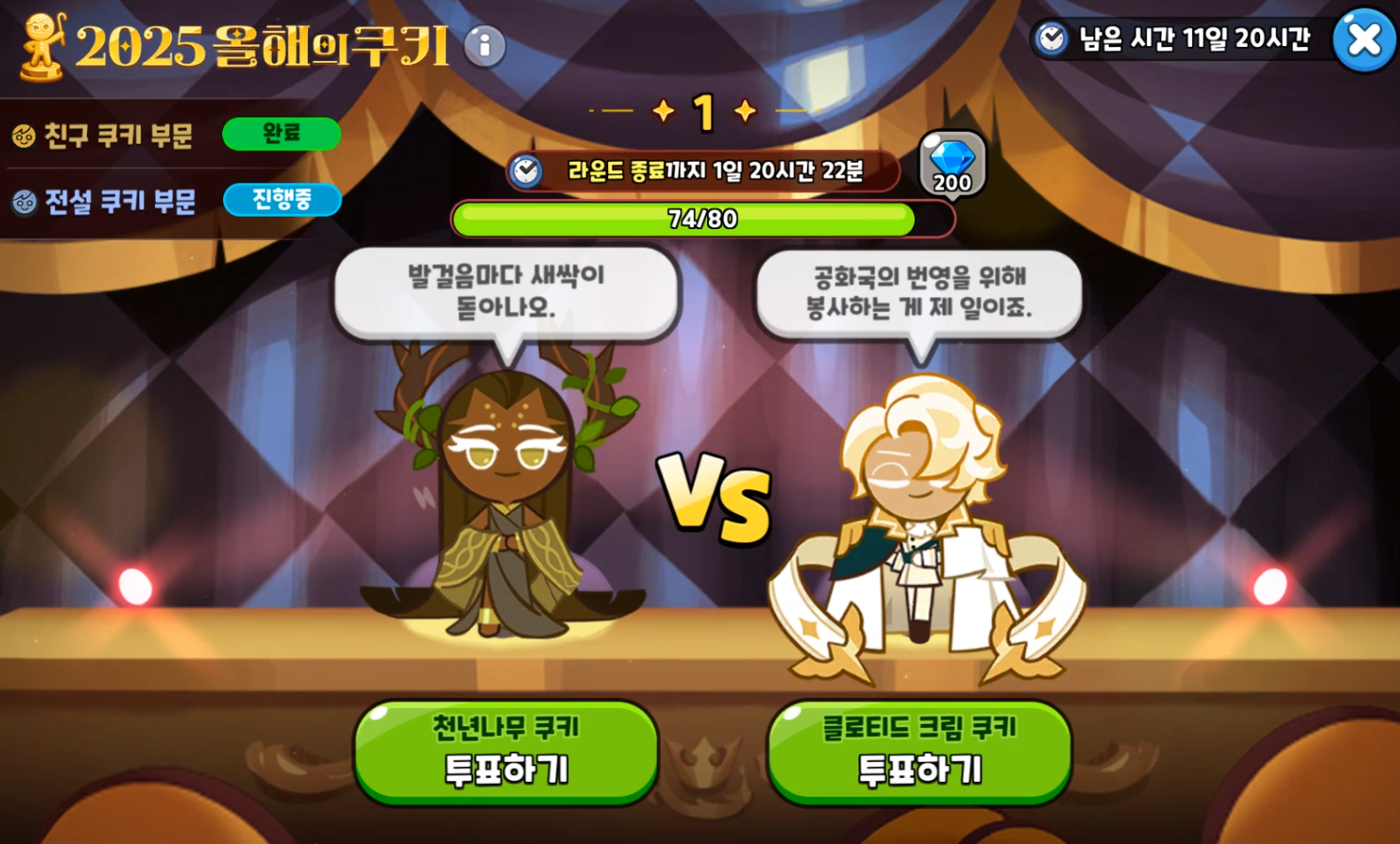Toggle the 완료 status badge on Friend Cookie category

(x=281, y=134)
